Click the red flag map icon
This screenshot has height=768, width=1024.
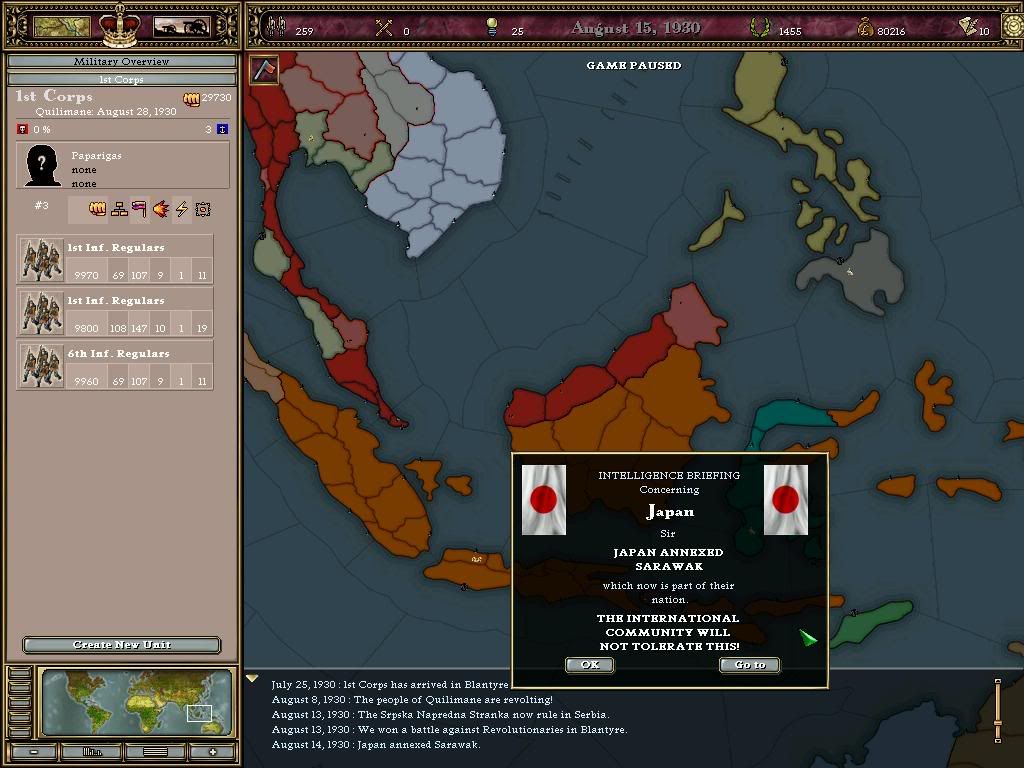(264, 70)
